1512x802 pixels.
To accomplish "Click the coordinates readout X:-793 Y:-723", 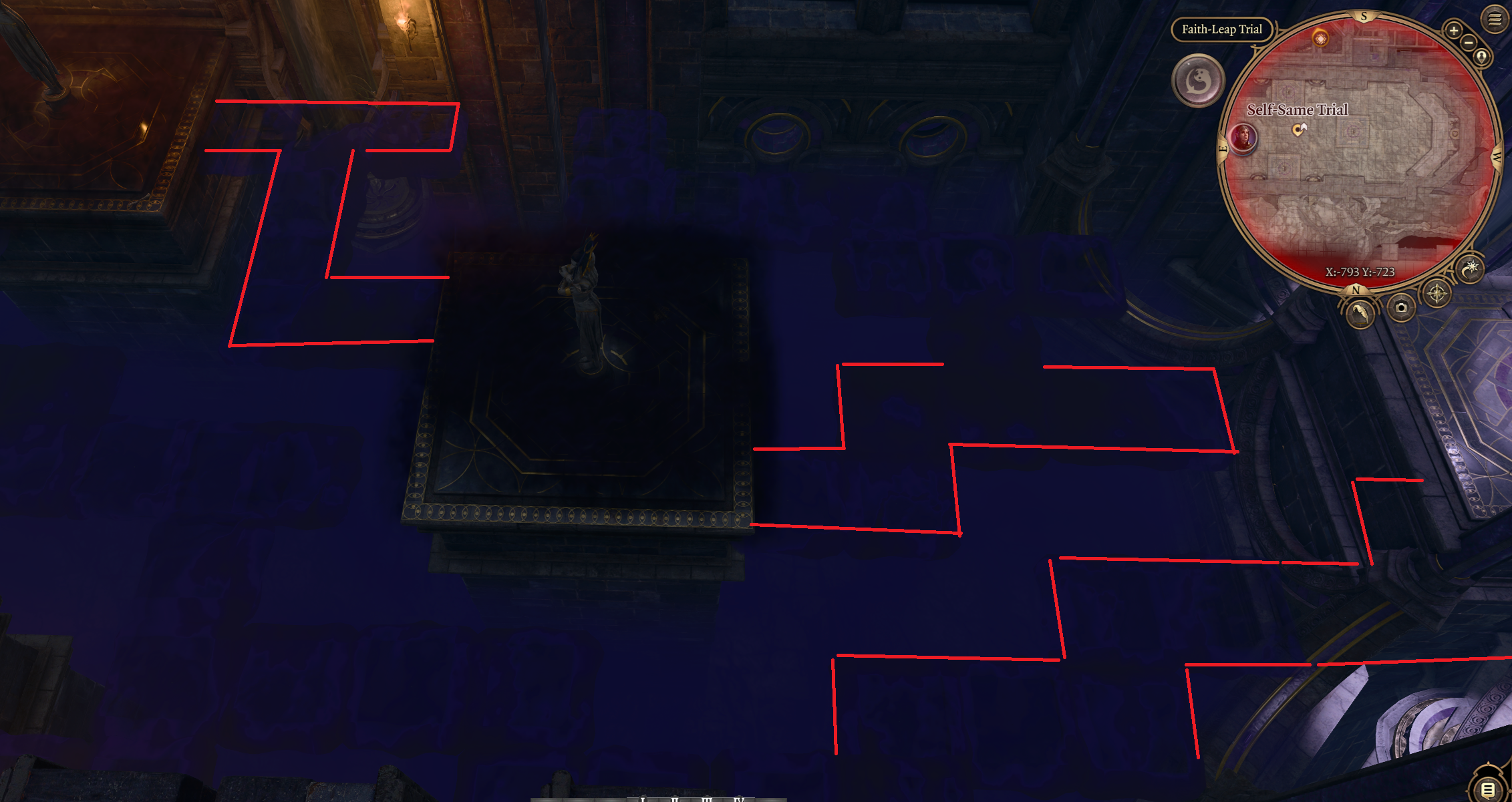I will tap(1360, 271).
